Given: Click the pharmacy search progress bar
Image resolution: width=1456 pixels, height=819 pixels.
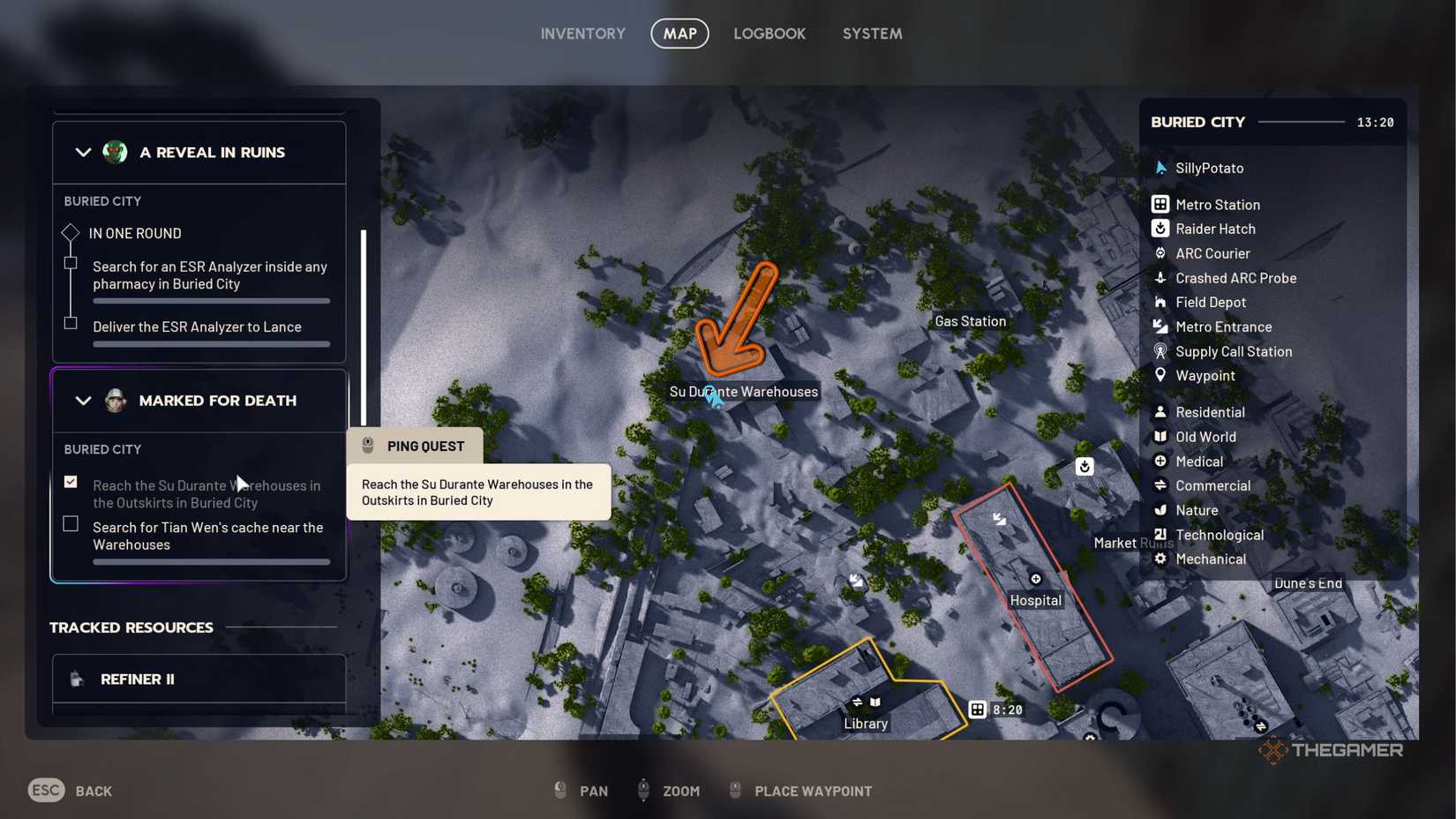Looking at the screenshot, I should click(211, 301).
